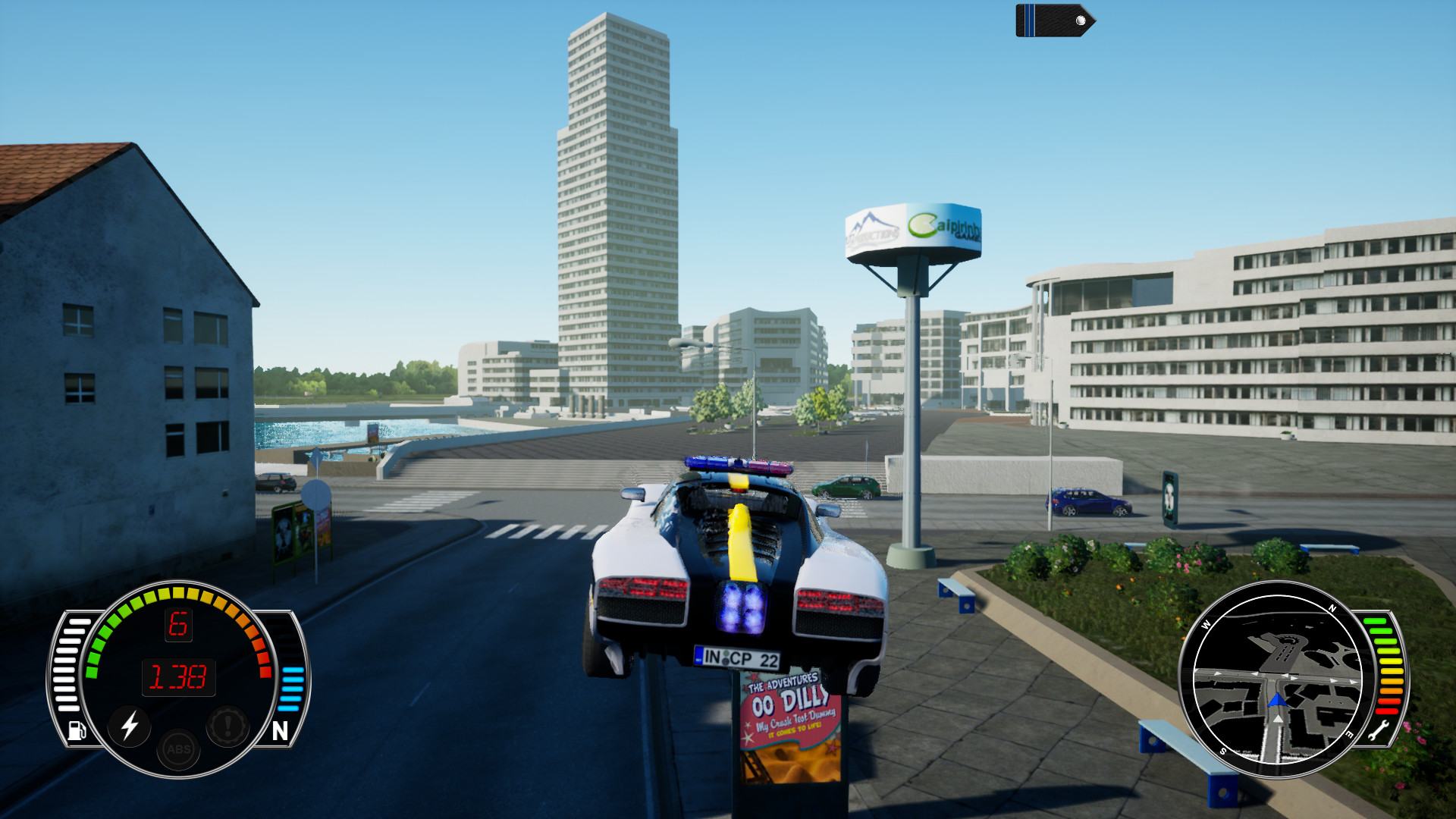
Task: Click the lightning bolt icon on the dashboard
Action: click(x=130, y=726)
